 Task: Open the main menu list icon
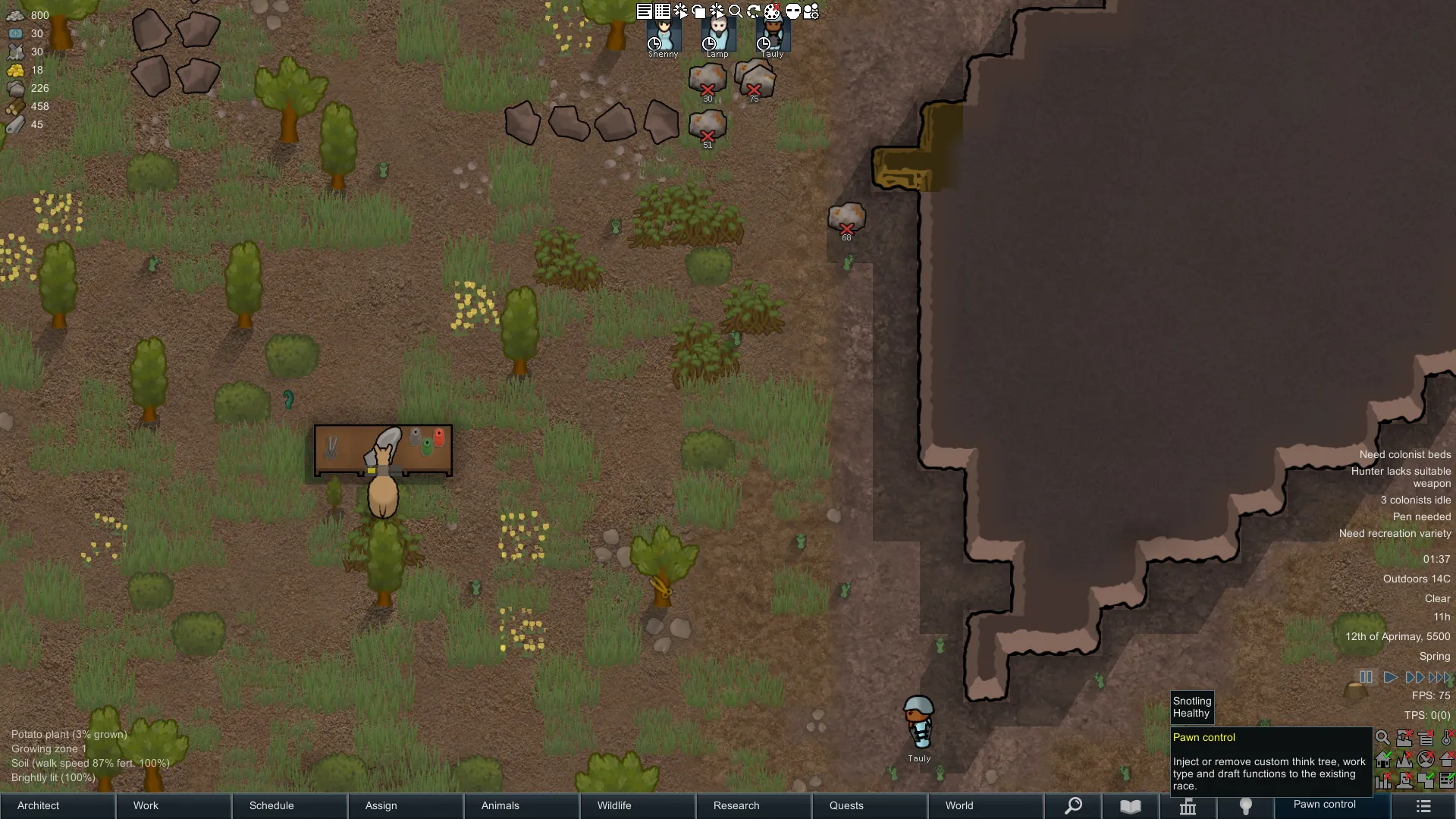tap(1423, 806)
